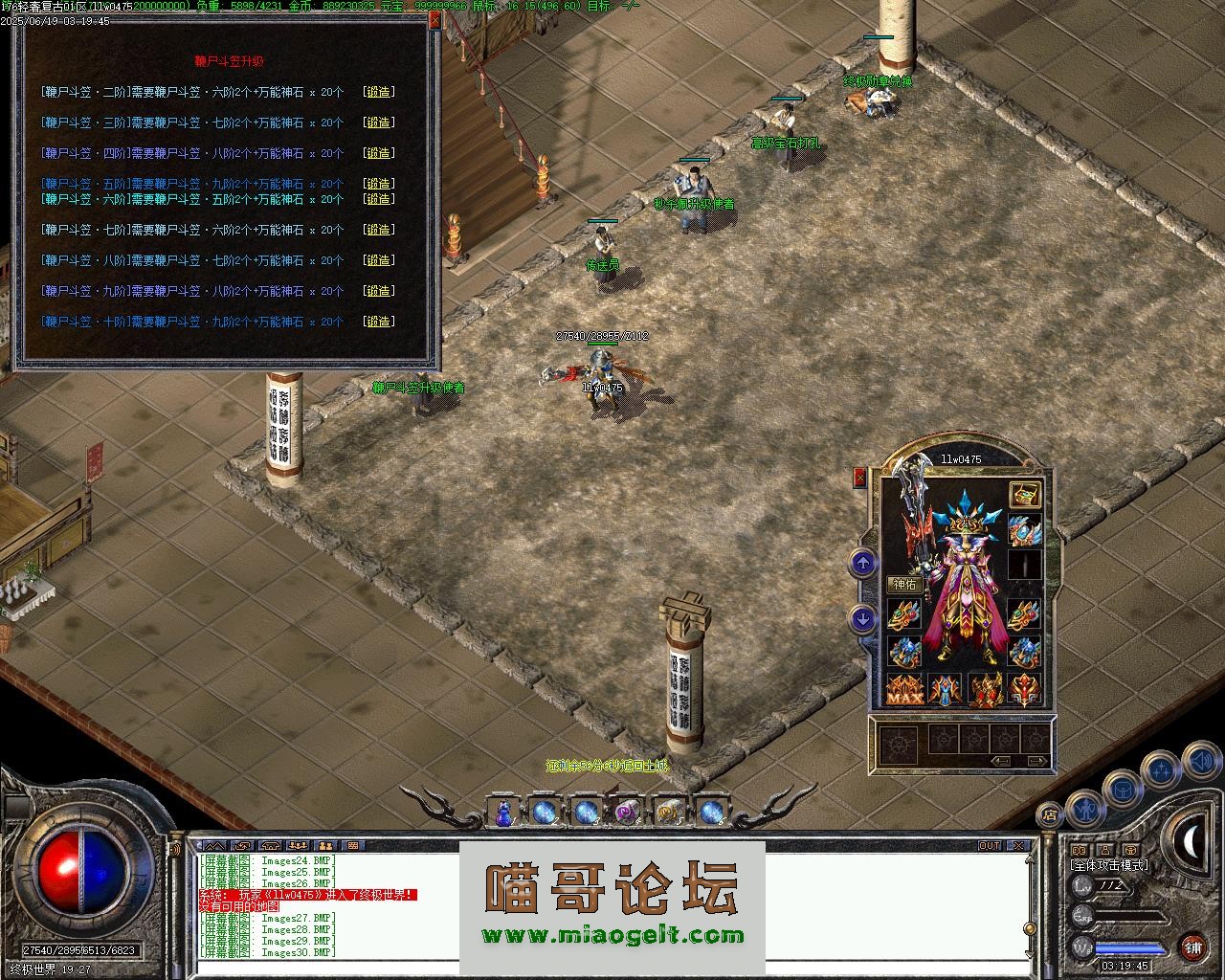Use the blue potion bottle in hotbar
This screenshot has height=980, width=1225.
pyautogui.click(x=503, y=813)
